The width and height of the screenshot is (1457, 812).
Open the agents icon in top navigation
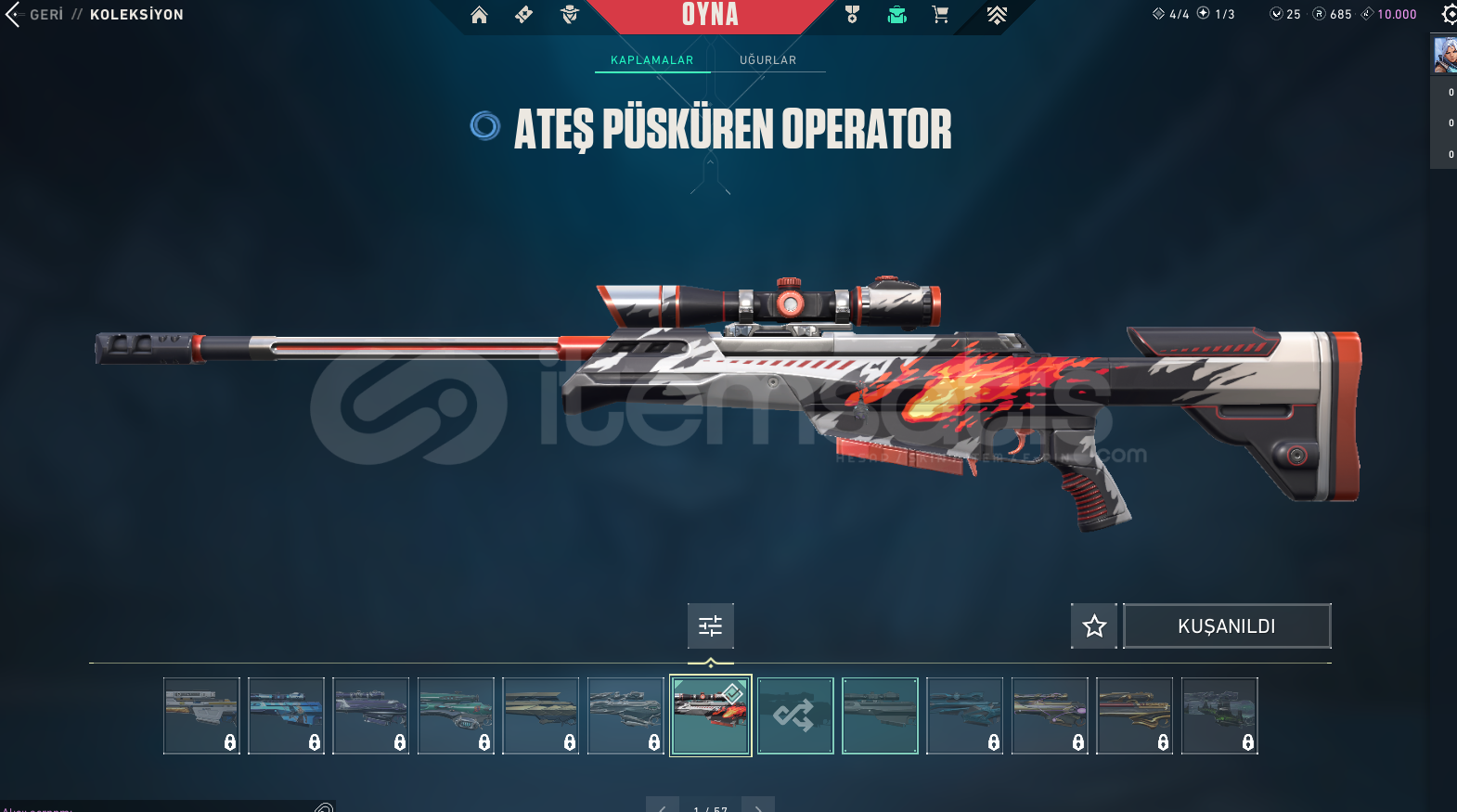pyautogui.click(x=570, y=15)
